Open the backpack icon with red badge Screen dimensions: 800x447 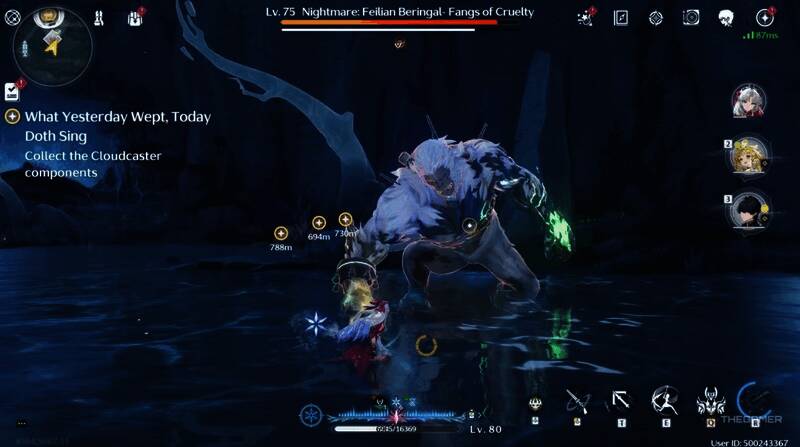[135, 17]
